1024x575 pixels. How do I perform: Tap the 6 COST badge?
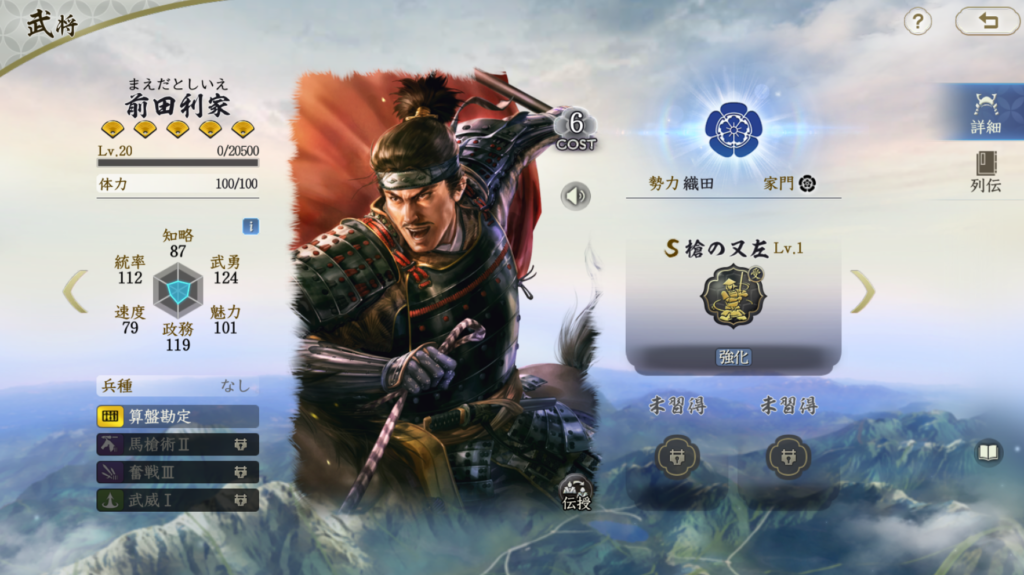[x=576, y=130]
